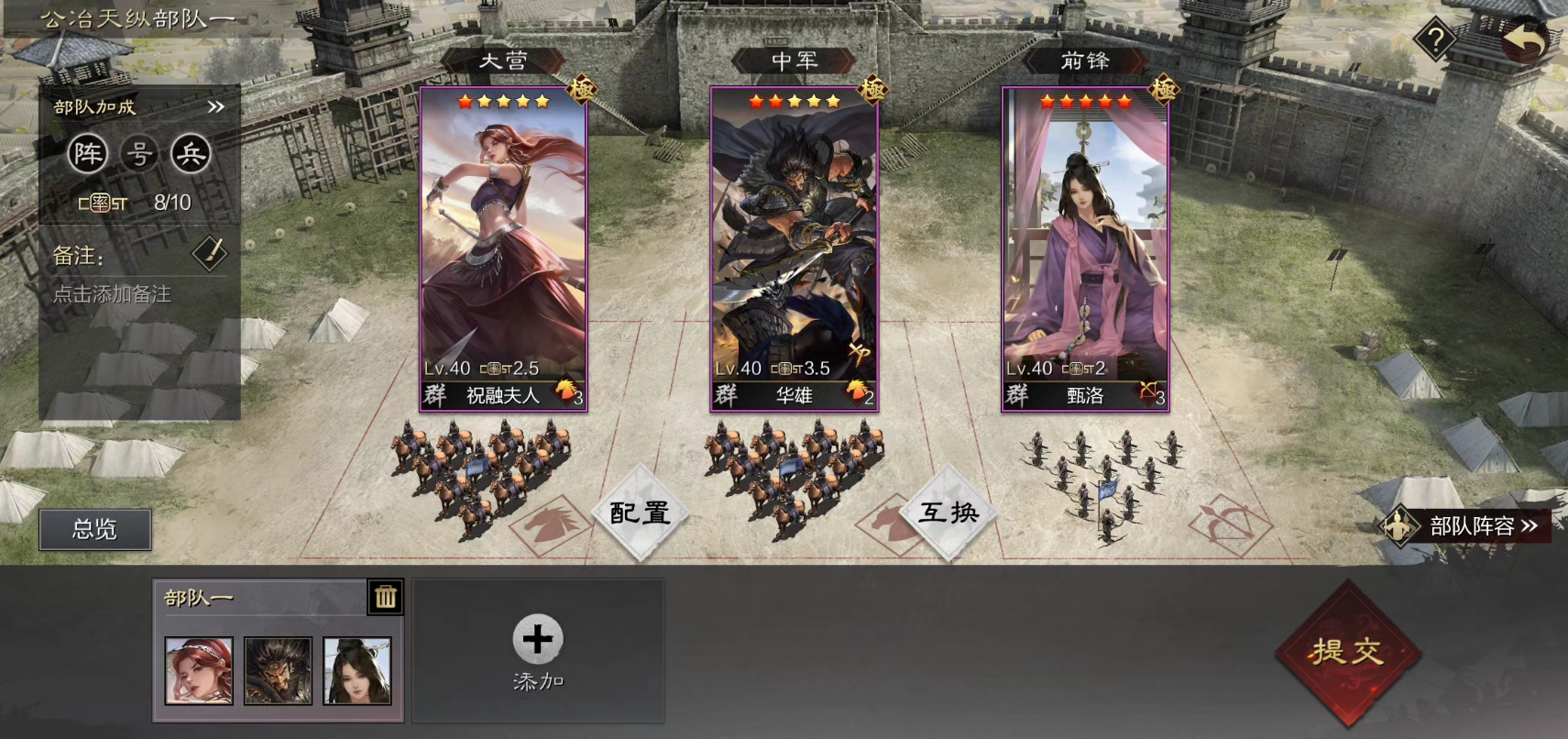Open the 总览 overview
The image size is (1568, 739).
click(94, 530)
